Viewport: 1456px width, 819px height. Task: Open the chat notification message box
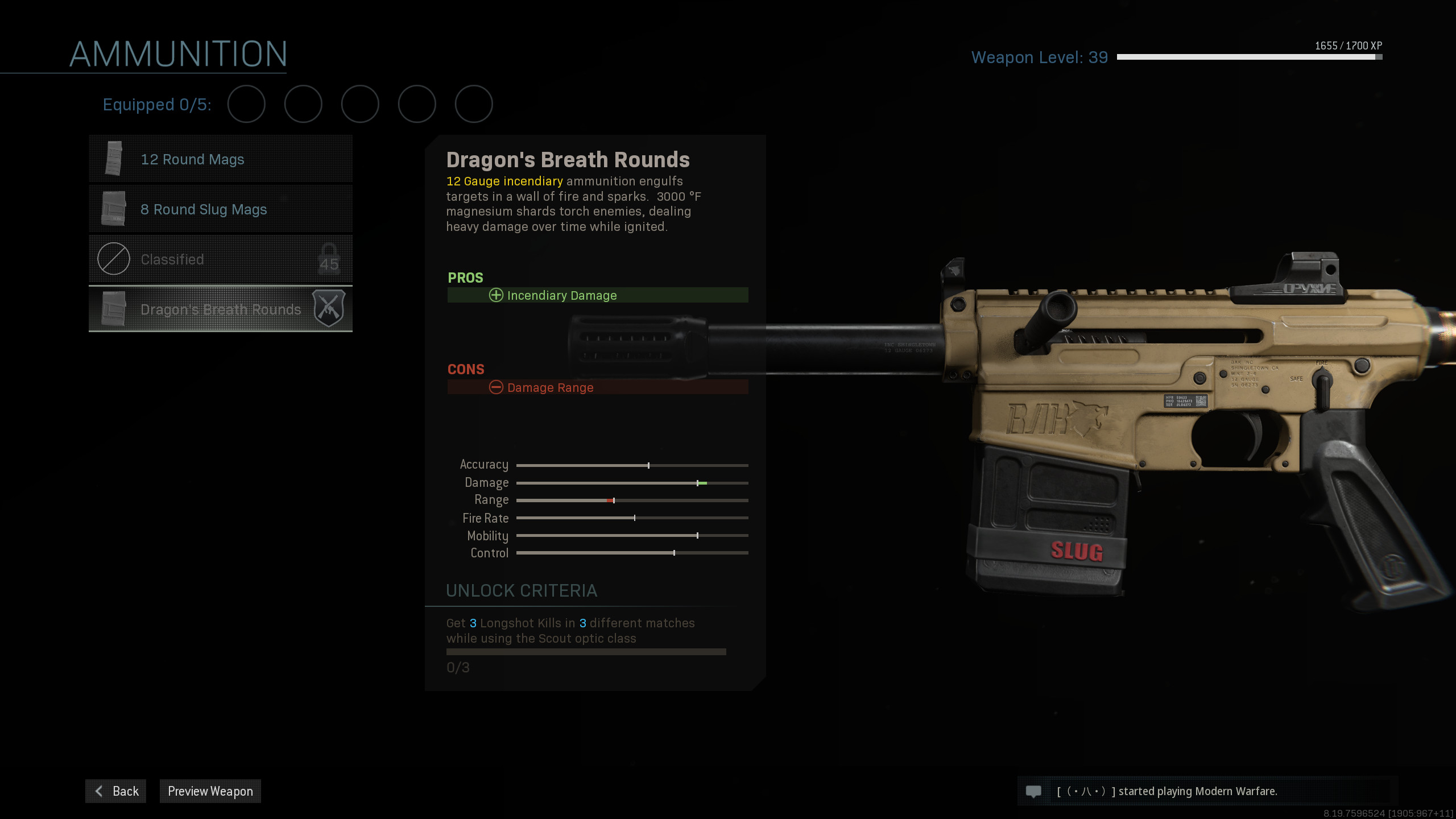(x=1206, y=791)
